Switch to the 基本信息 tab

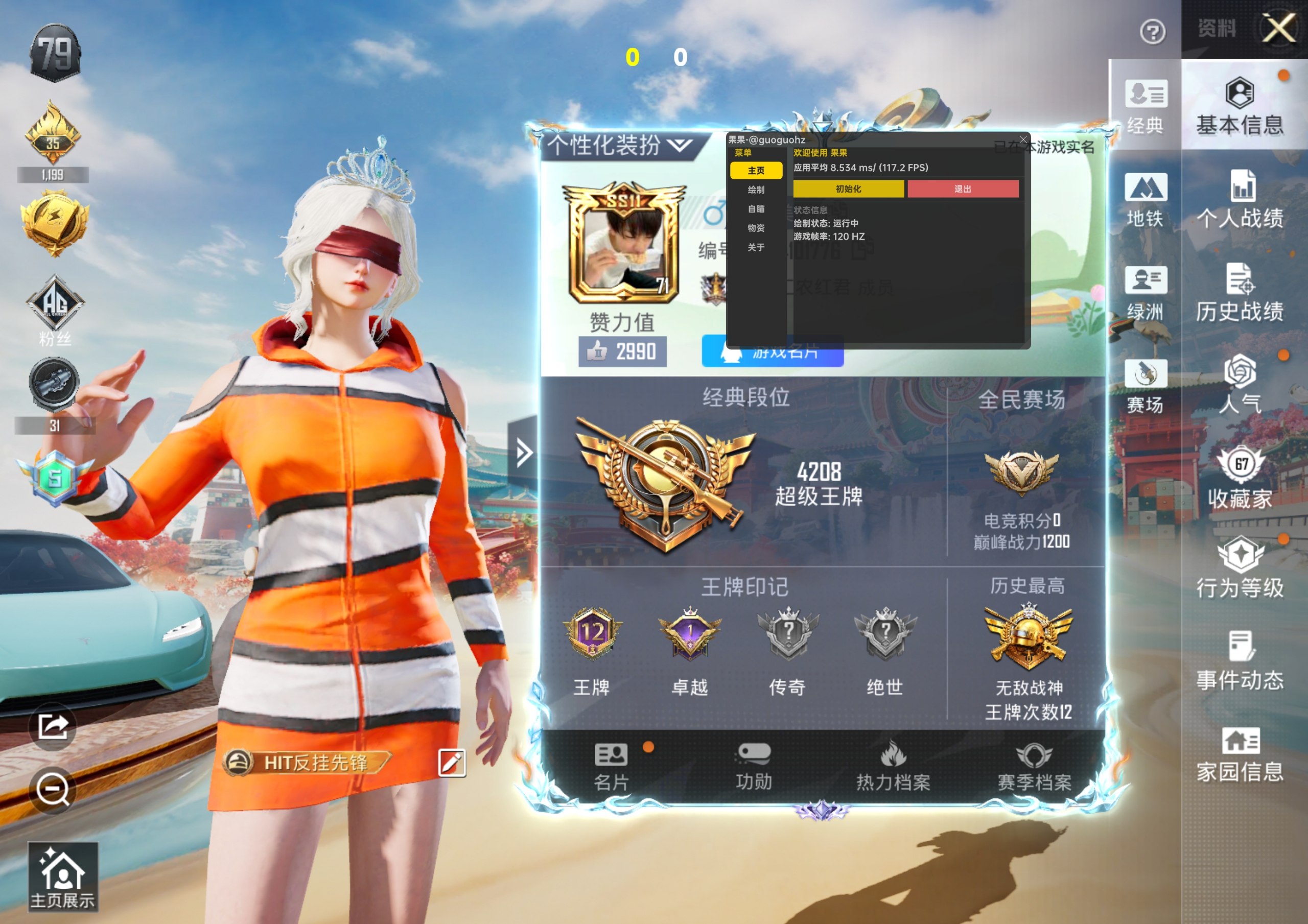tap(1240, 108)
